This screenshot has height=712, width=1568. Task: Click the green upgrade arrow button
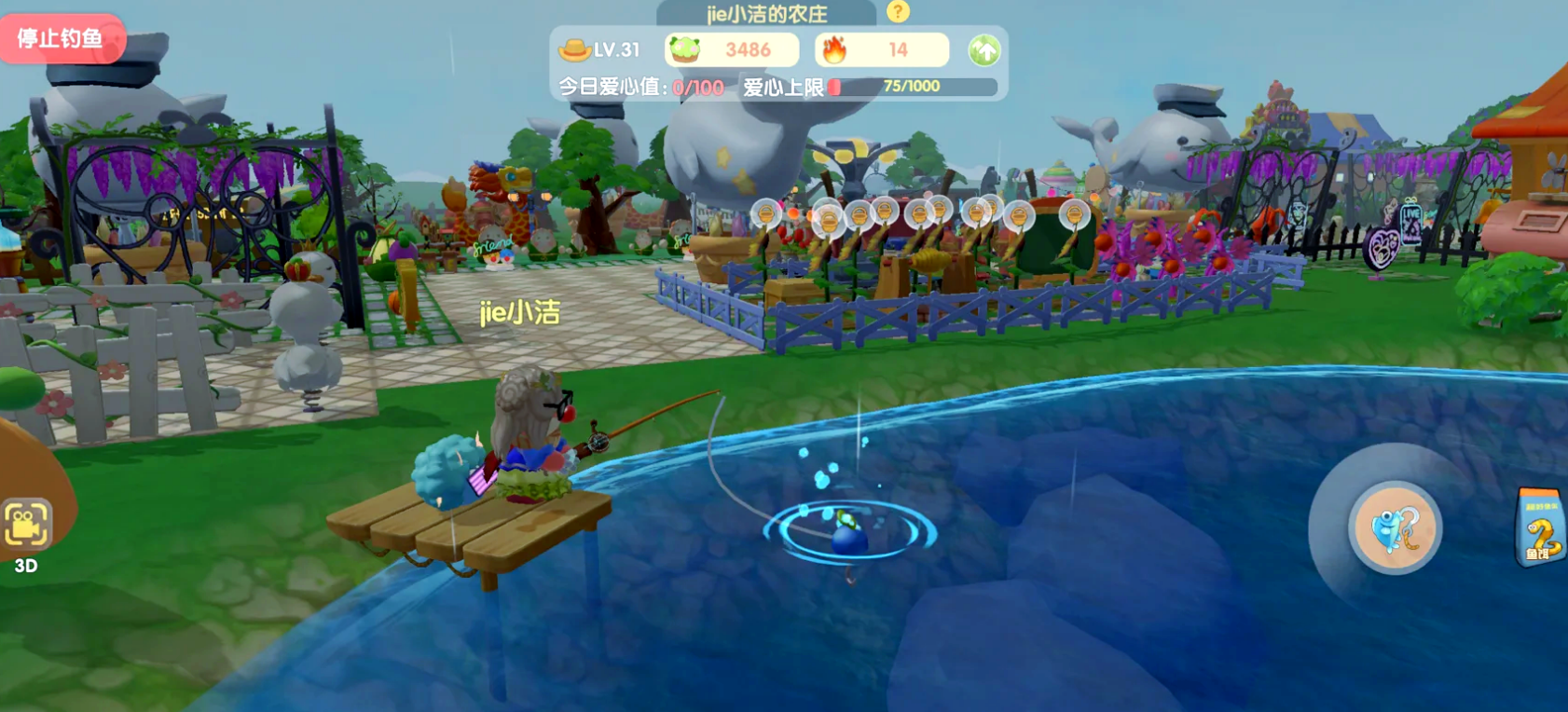983,50
